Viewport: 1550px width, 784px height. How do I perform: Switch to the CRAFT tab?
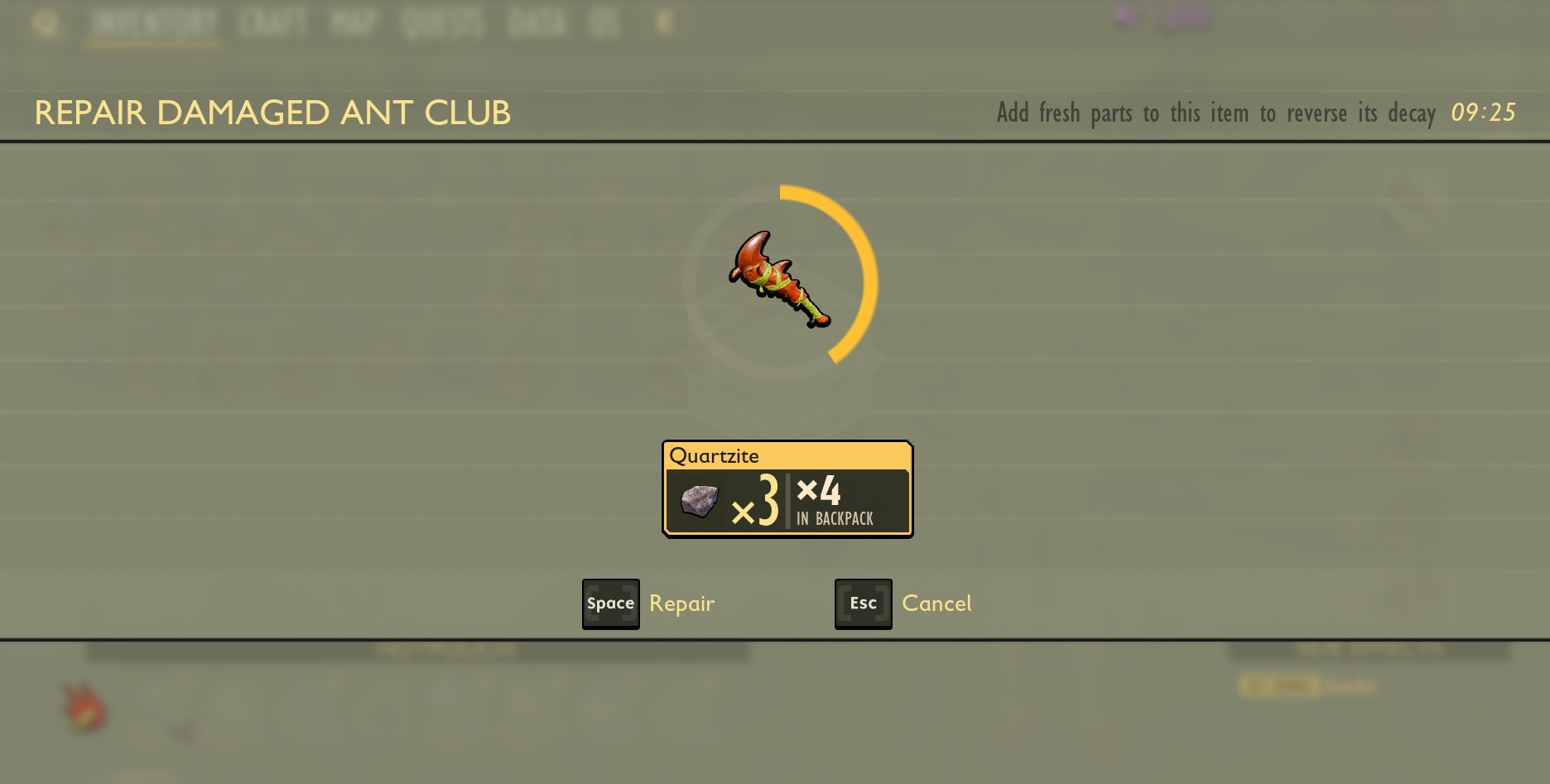click(x=274, y=23)
